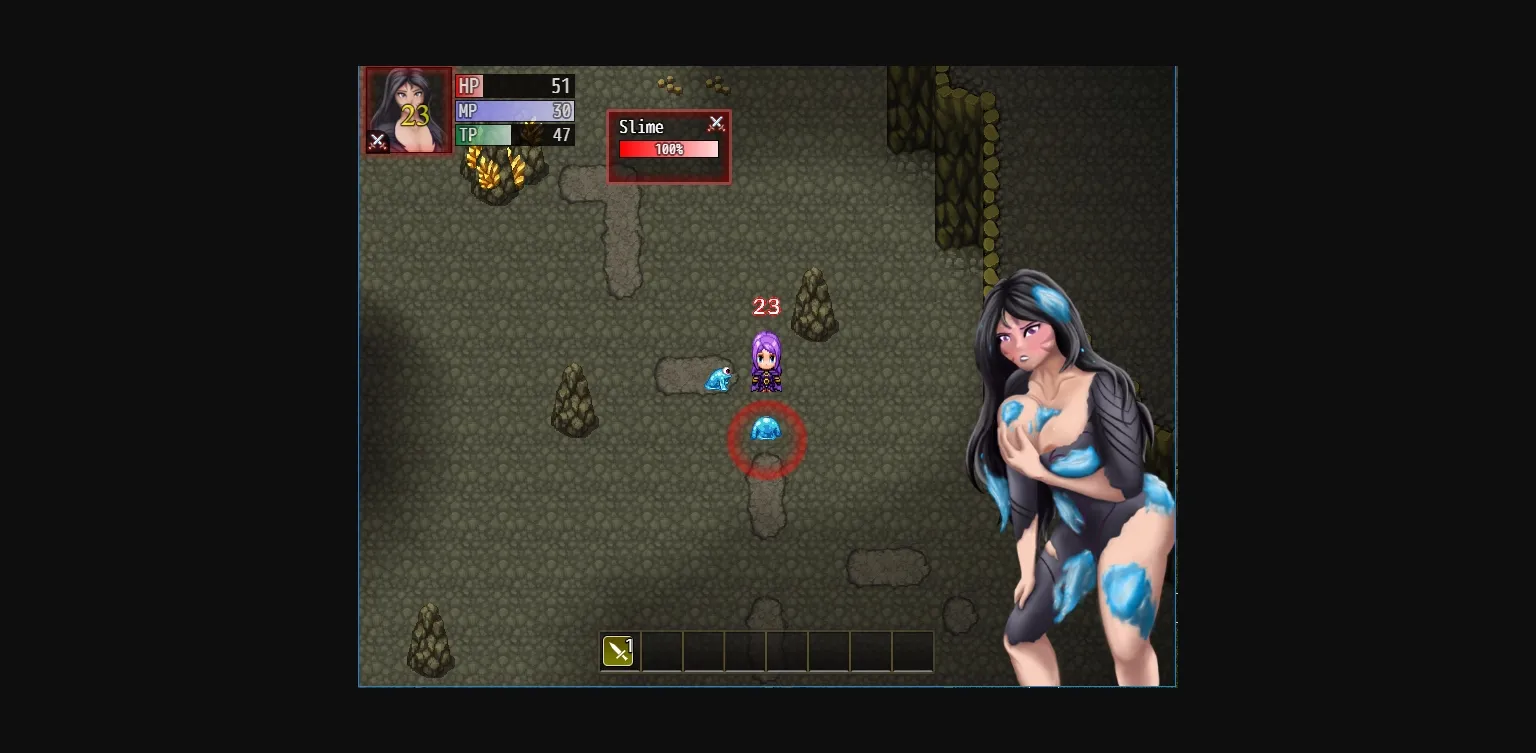
Task: Click the crossed swords icon in the Slime window
Action: (x=717, y=122)
